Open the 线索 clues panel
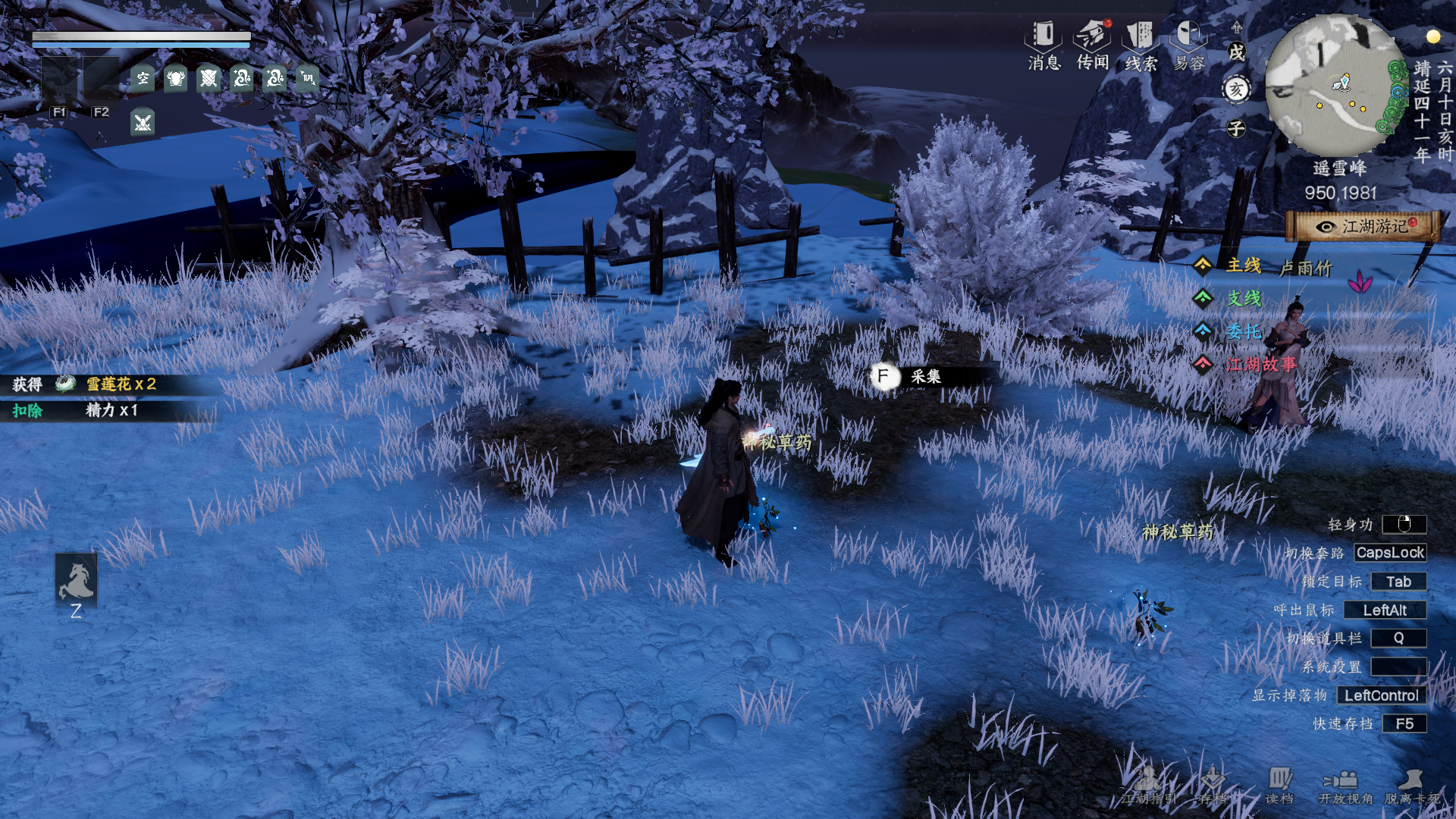Viewport: 1456px width, 819px height. [1140, 45]
